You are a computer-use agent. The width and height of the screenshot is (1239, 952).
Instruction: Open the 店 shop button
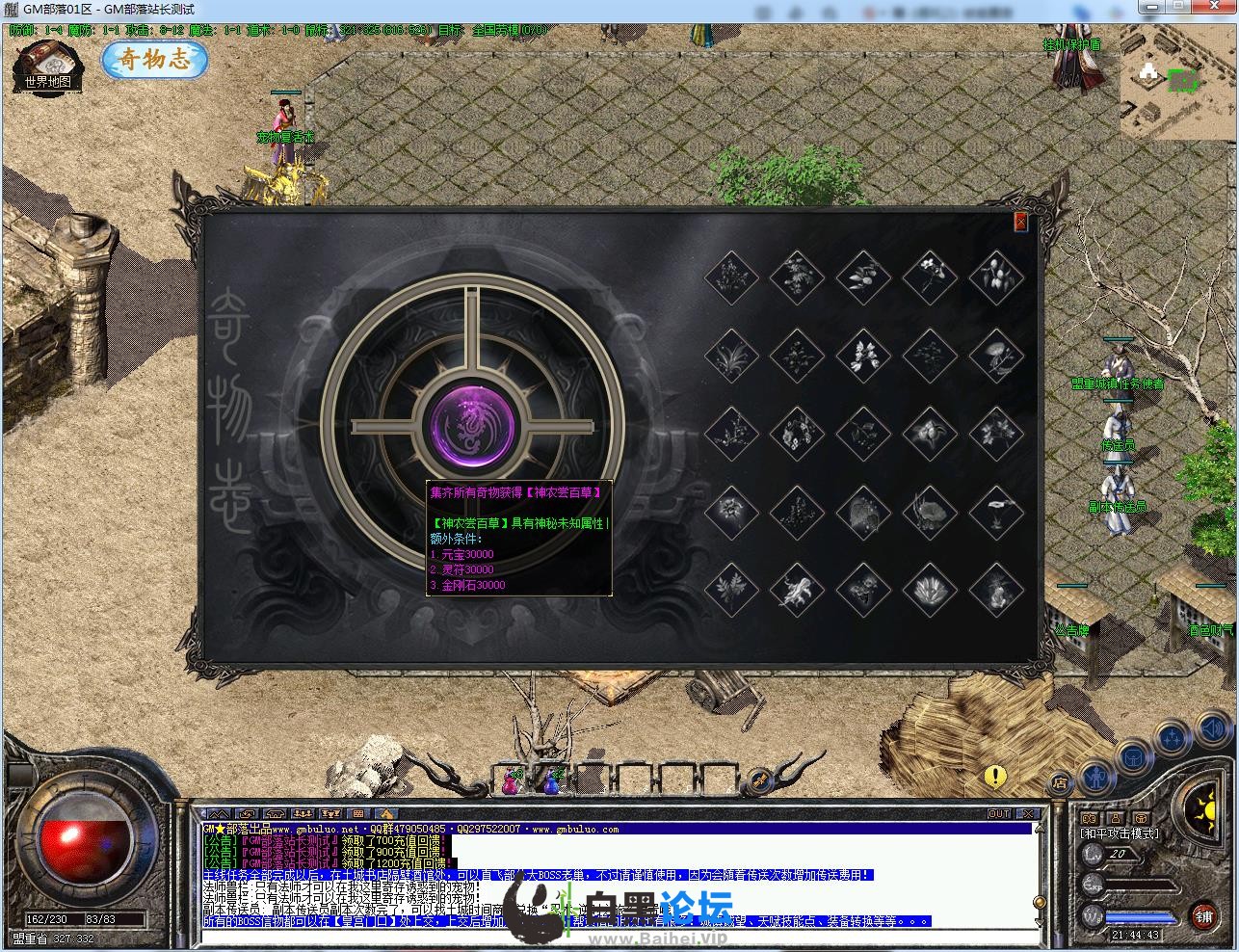[1059, 783]
